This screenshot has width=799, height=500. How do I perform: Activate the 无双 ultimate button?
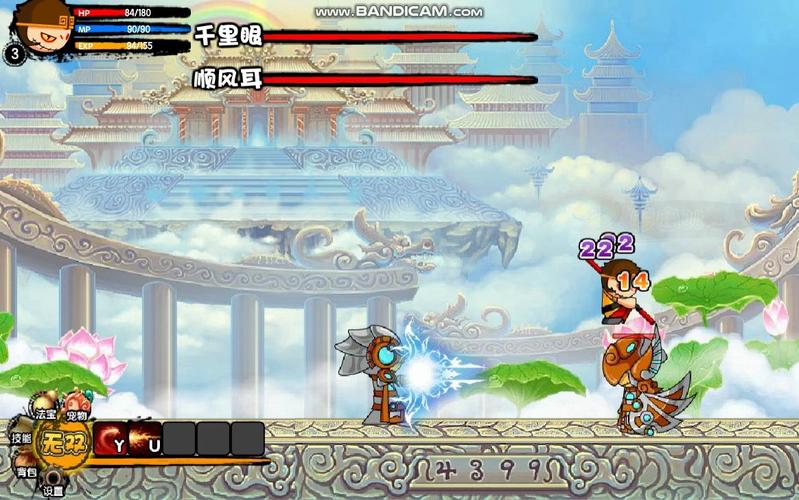pyautogui.click(x=63, y=443)
